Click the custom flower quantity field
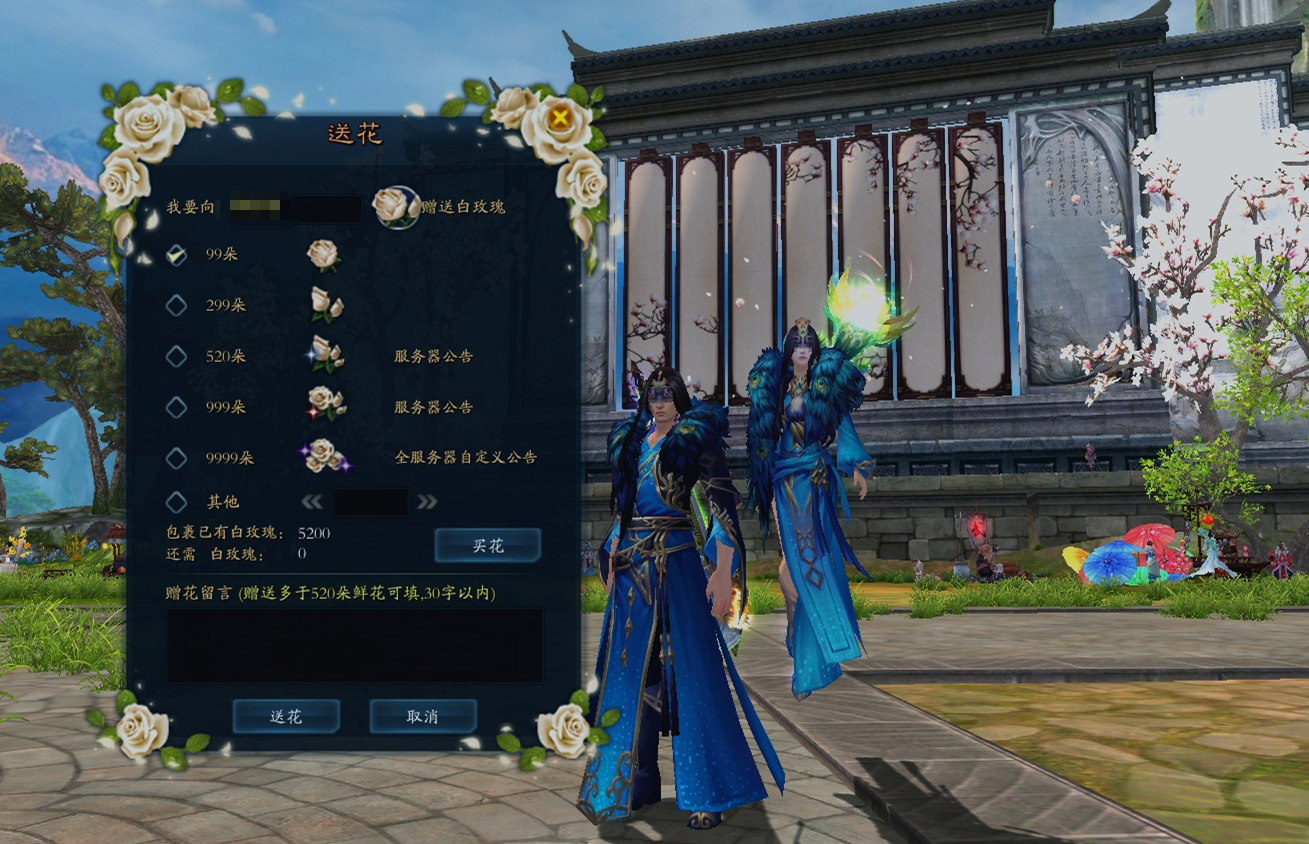Screen dimensions: 1309x844 pos(370,502)
